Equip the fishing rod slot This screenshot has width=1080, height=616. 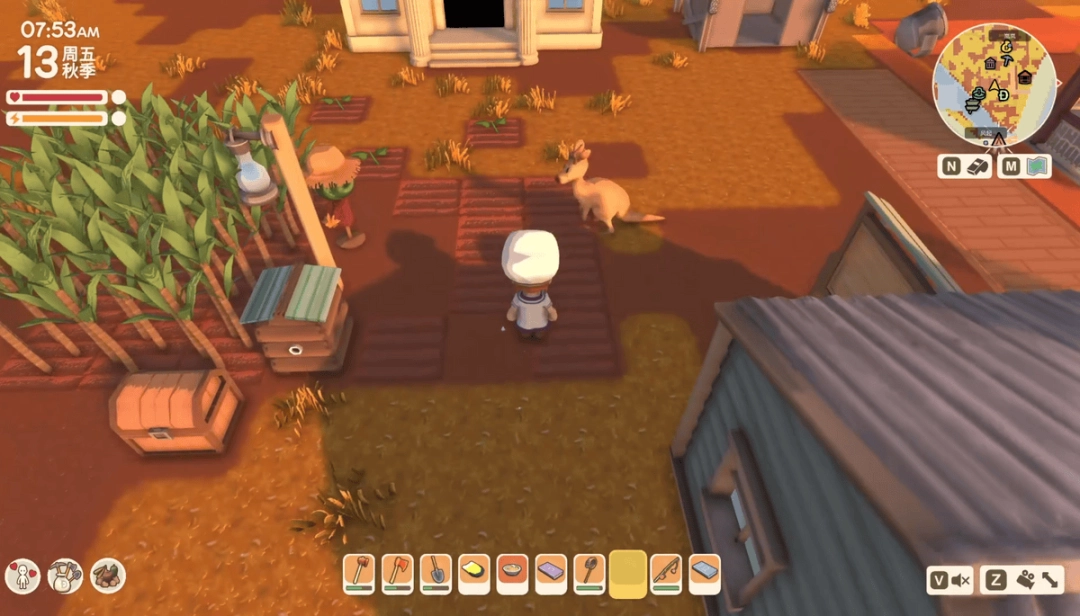[x=667, y=574]
